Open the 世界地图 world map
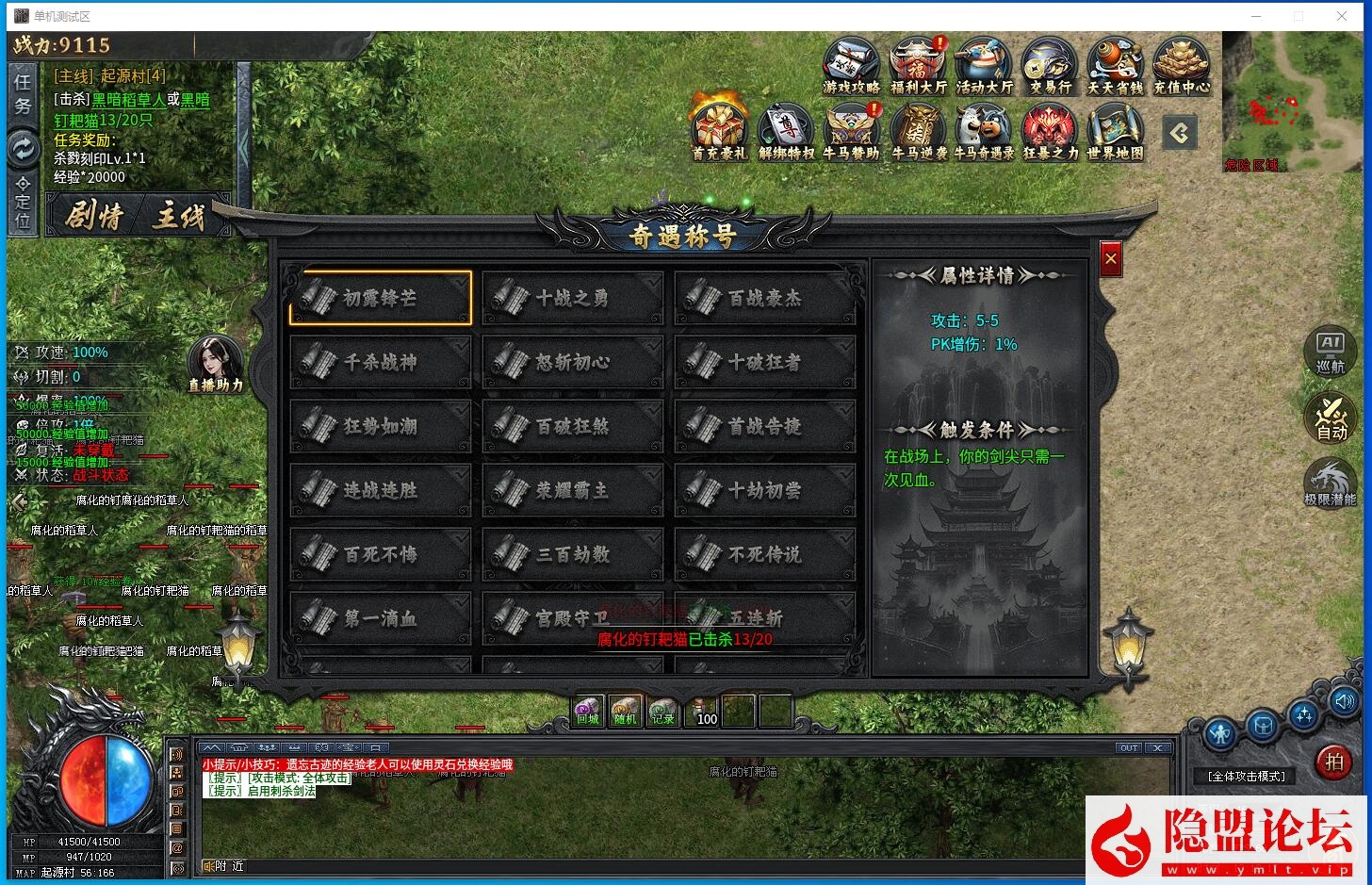The image size is (1372, 885). (x=1115, y=131)
